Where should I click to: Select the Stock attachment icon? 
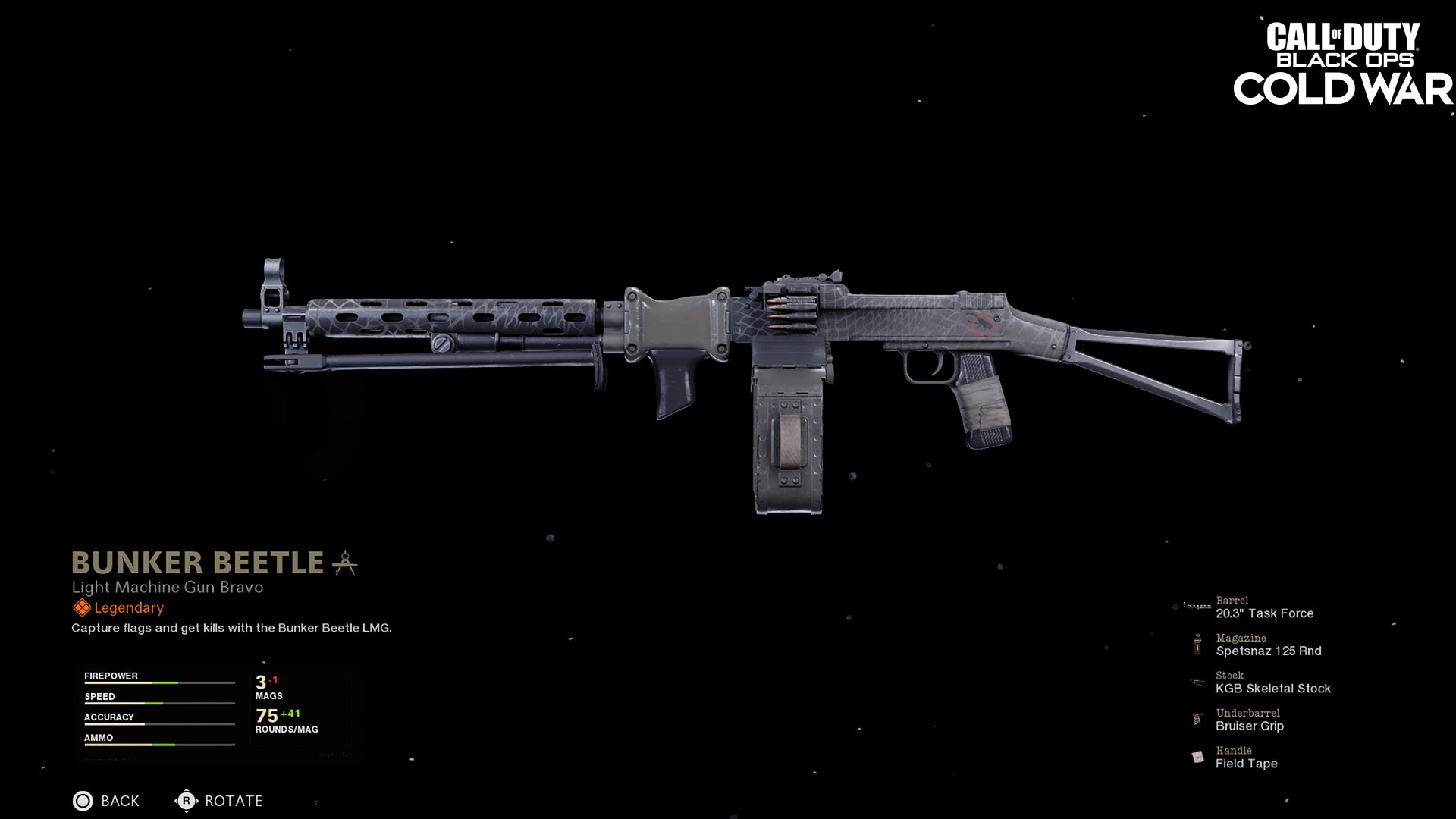tap(1197, 682)
